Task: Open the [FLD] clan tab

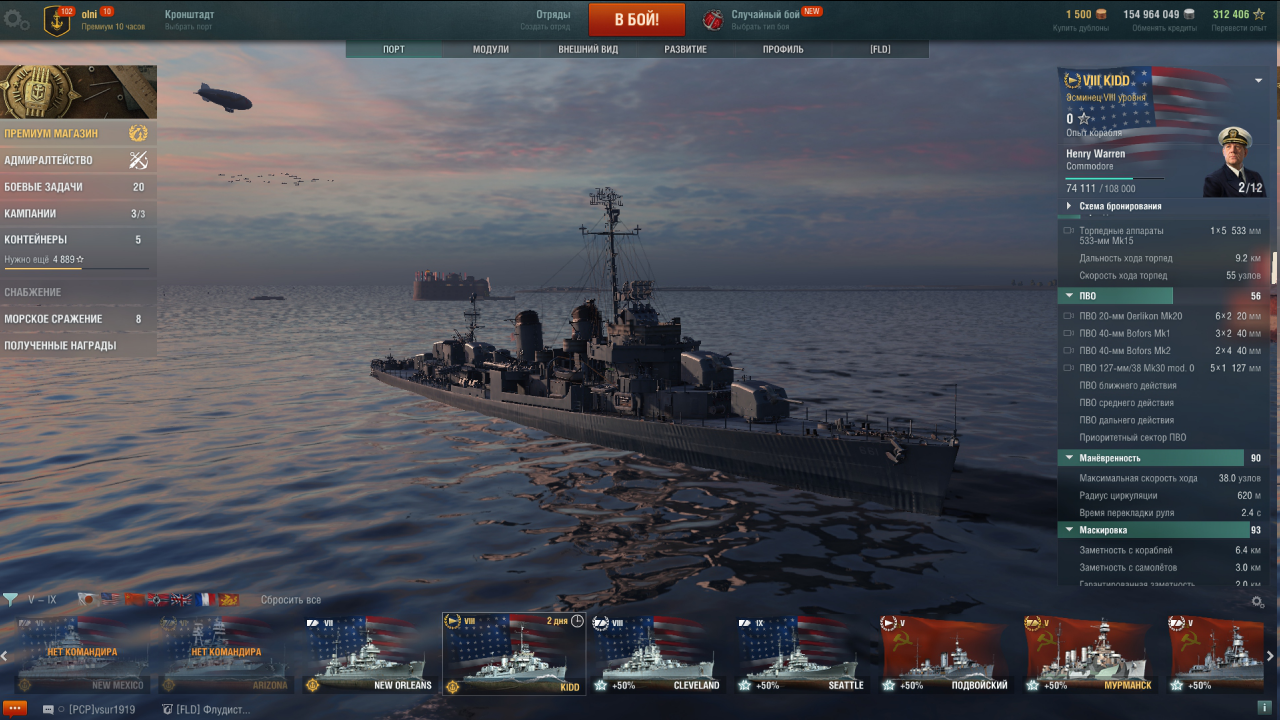Action: click(880, 49)
